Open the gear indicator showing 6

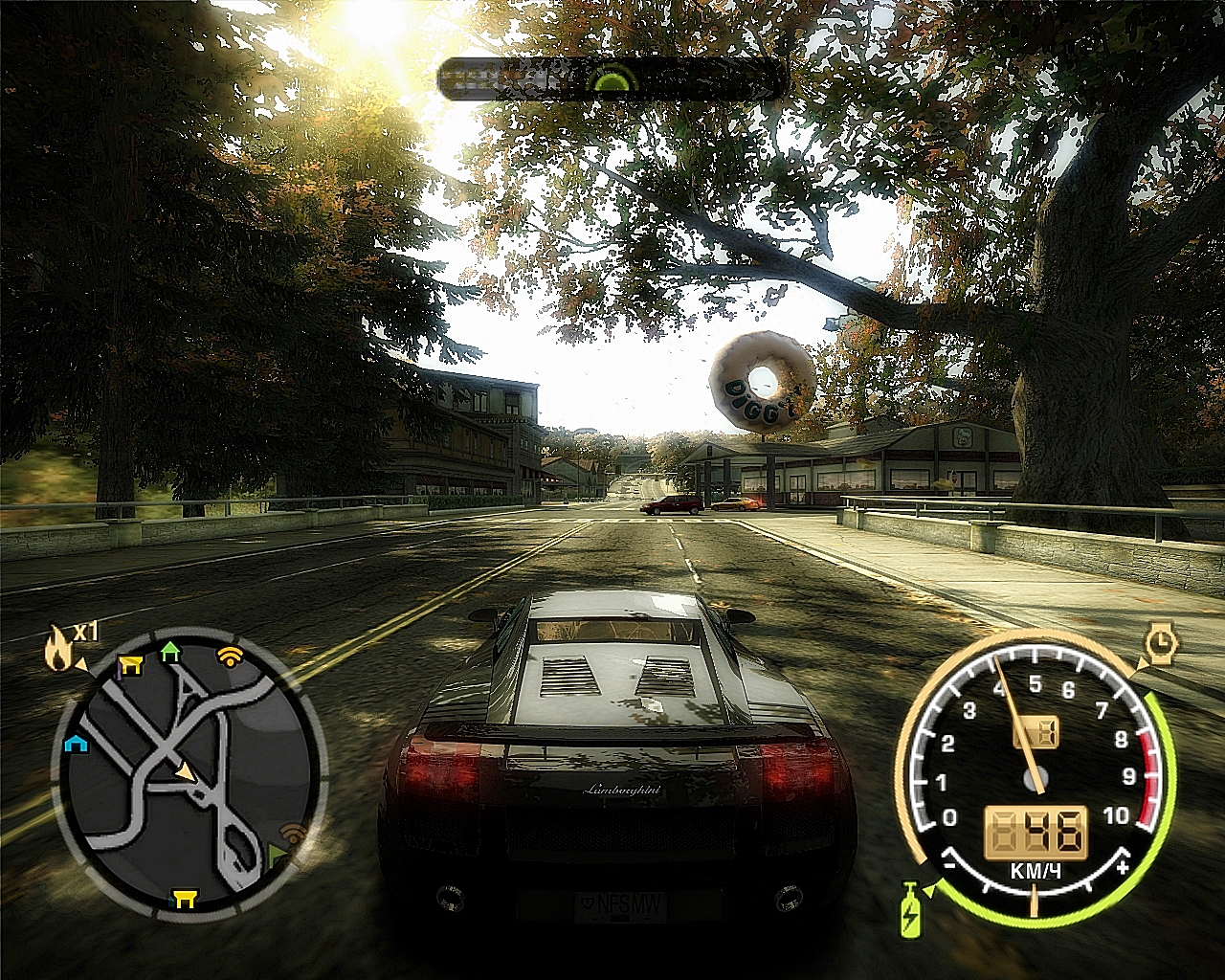pyautogui.click(x=1035, y=732)
